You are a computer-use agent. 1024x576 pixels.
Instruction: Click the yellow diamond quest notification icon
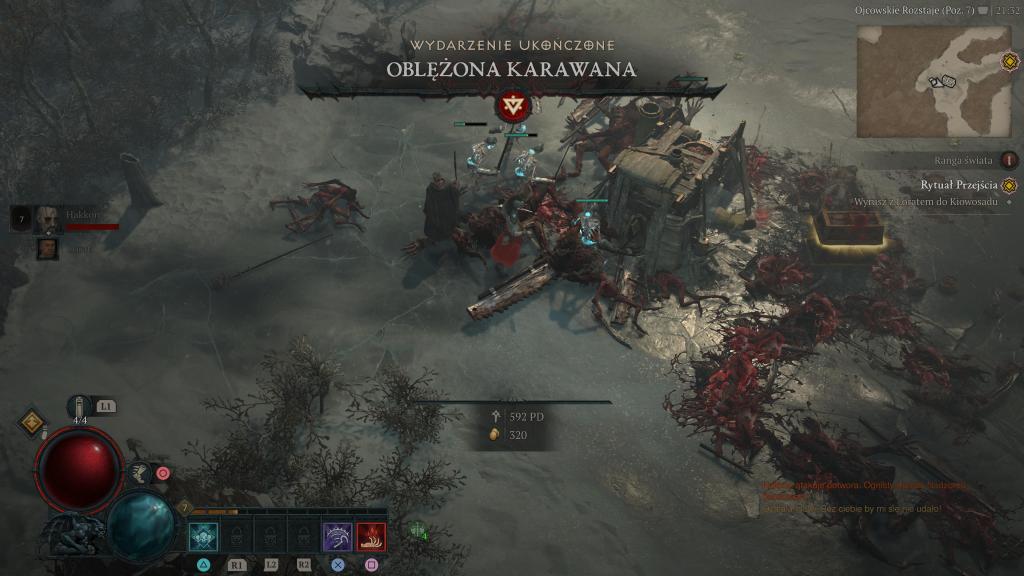pyautogui.click(x=31, y=422)
